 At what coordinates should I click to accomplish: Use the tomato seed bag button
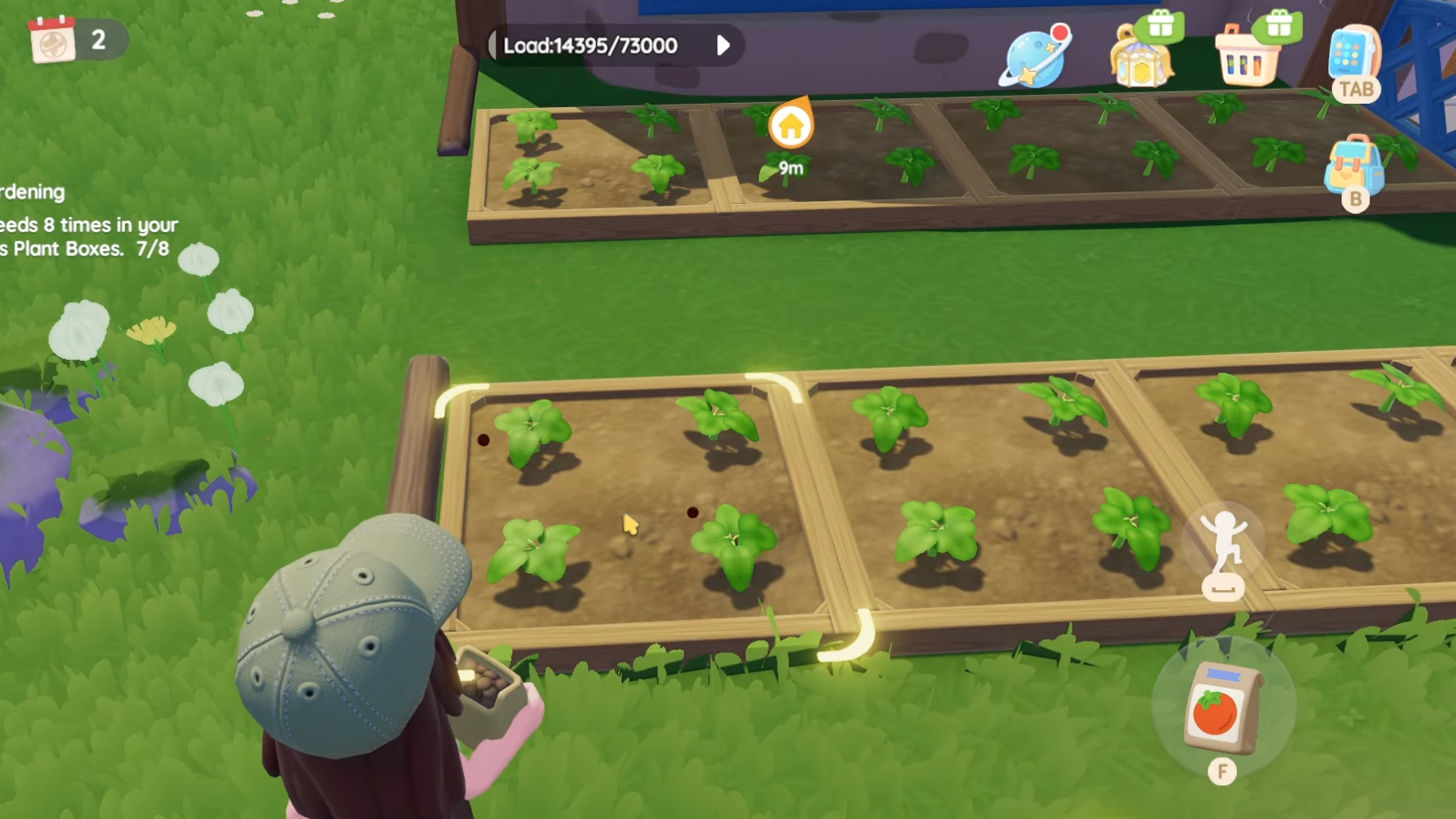[x=1223, y=707]
